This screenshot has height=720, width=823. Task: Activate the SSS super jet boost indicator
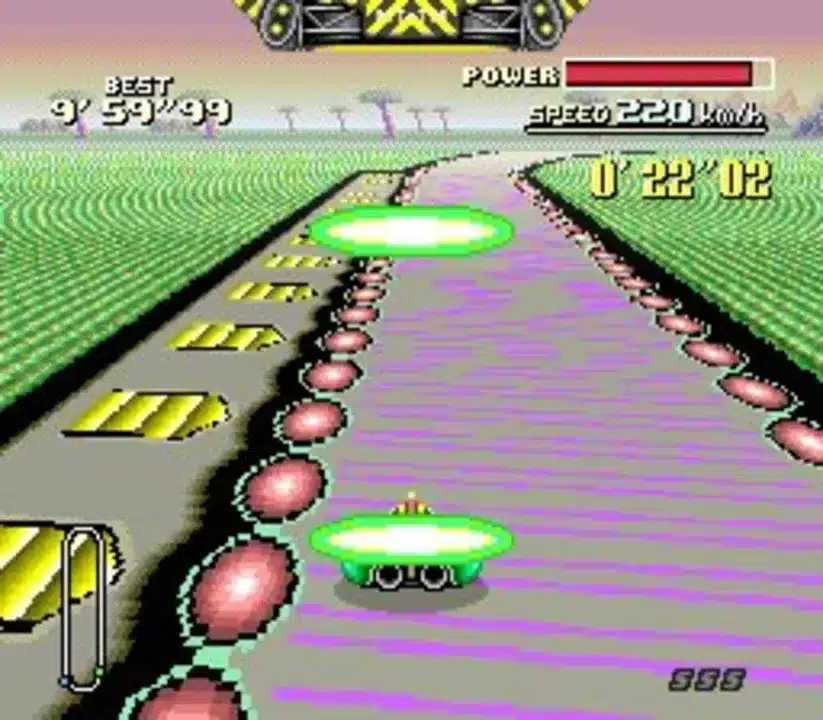pyautogui.click(x=707, y=680)
